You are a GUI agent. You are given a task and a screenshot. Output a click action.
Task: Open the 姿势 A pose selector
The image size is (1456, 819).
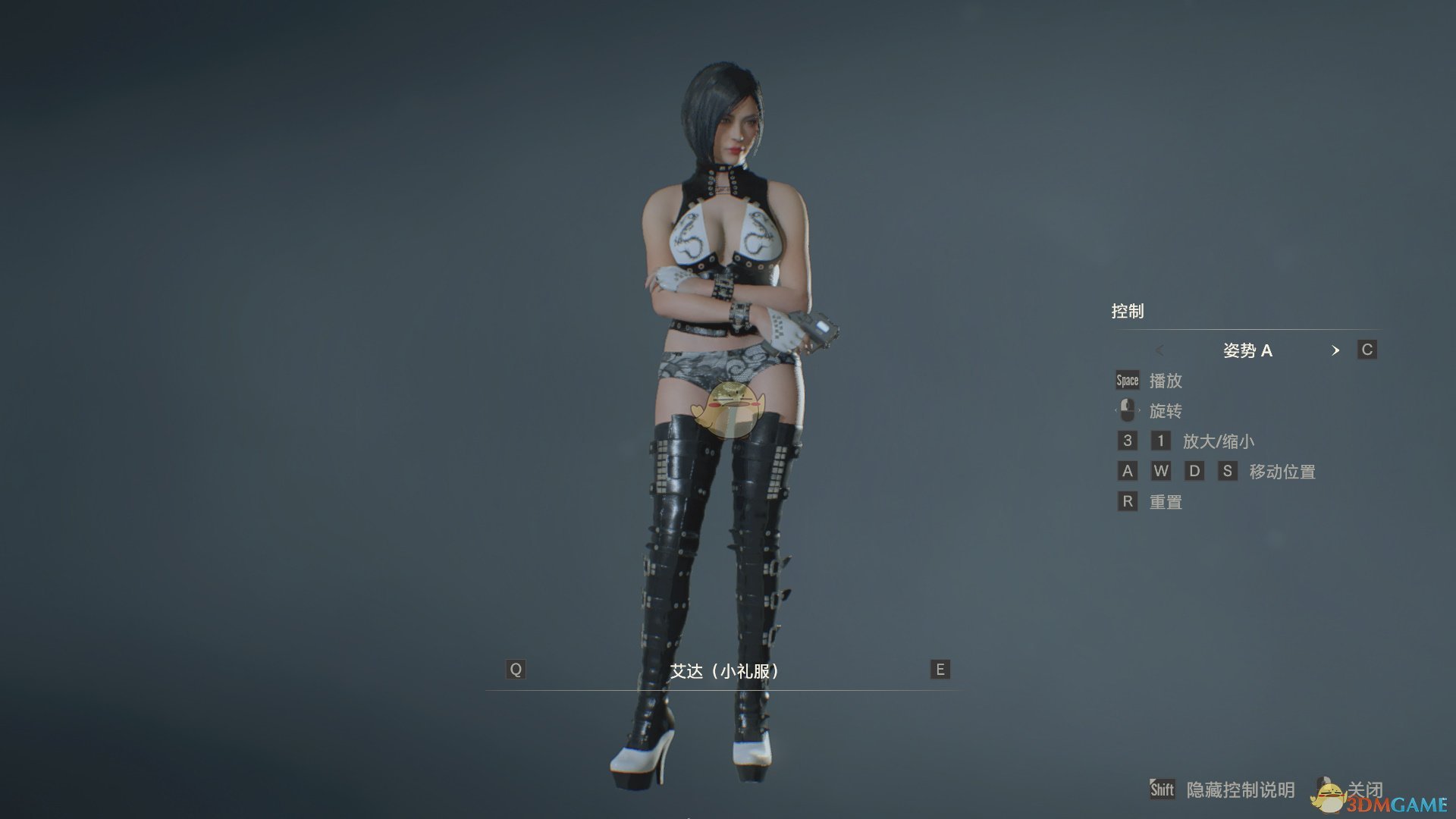tap(1249, 350)
